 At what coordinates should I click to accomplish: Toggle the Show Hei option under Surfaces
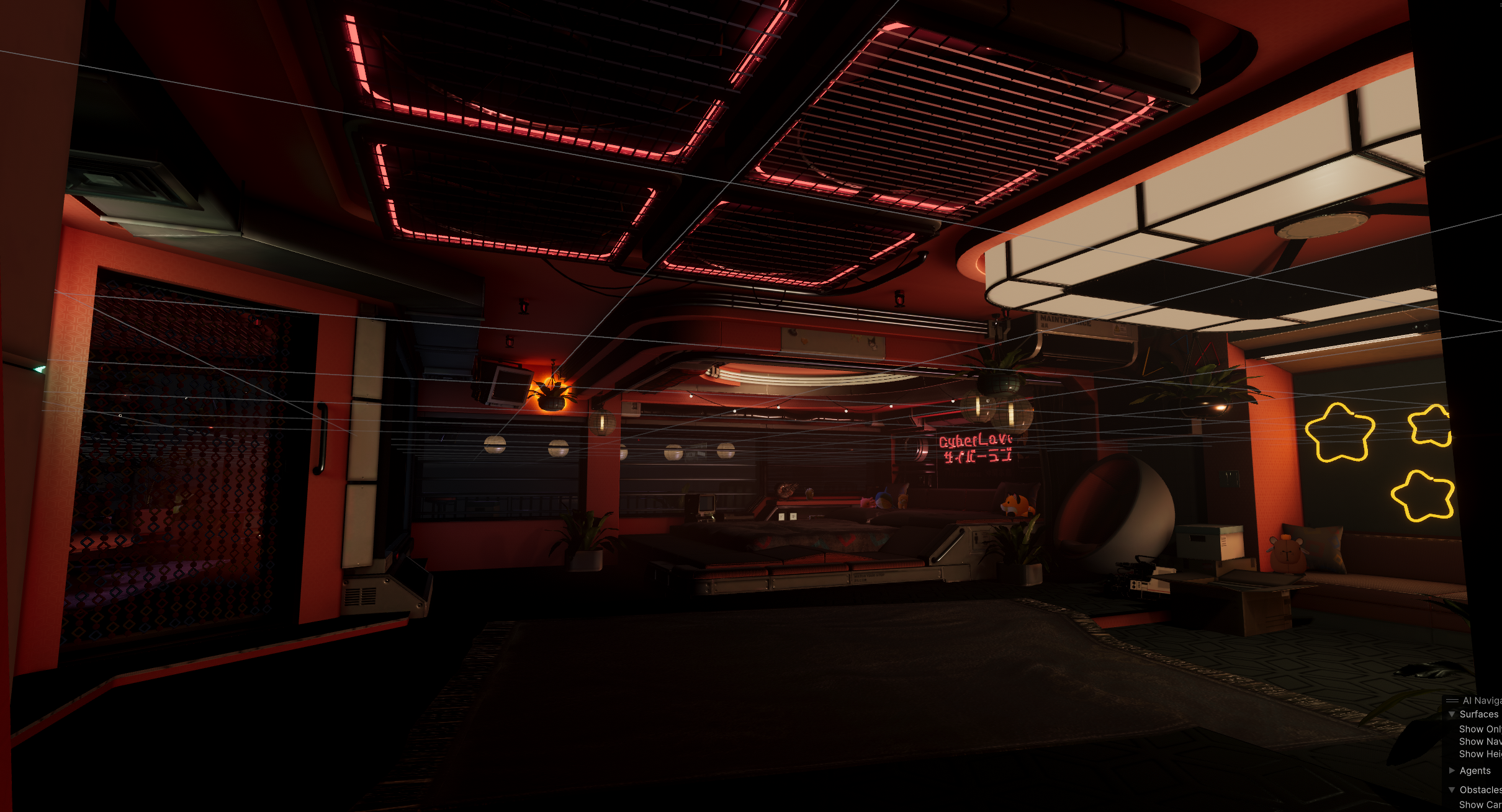[1480, 754]
